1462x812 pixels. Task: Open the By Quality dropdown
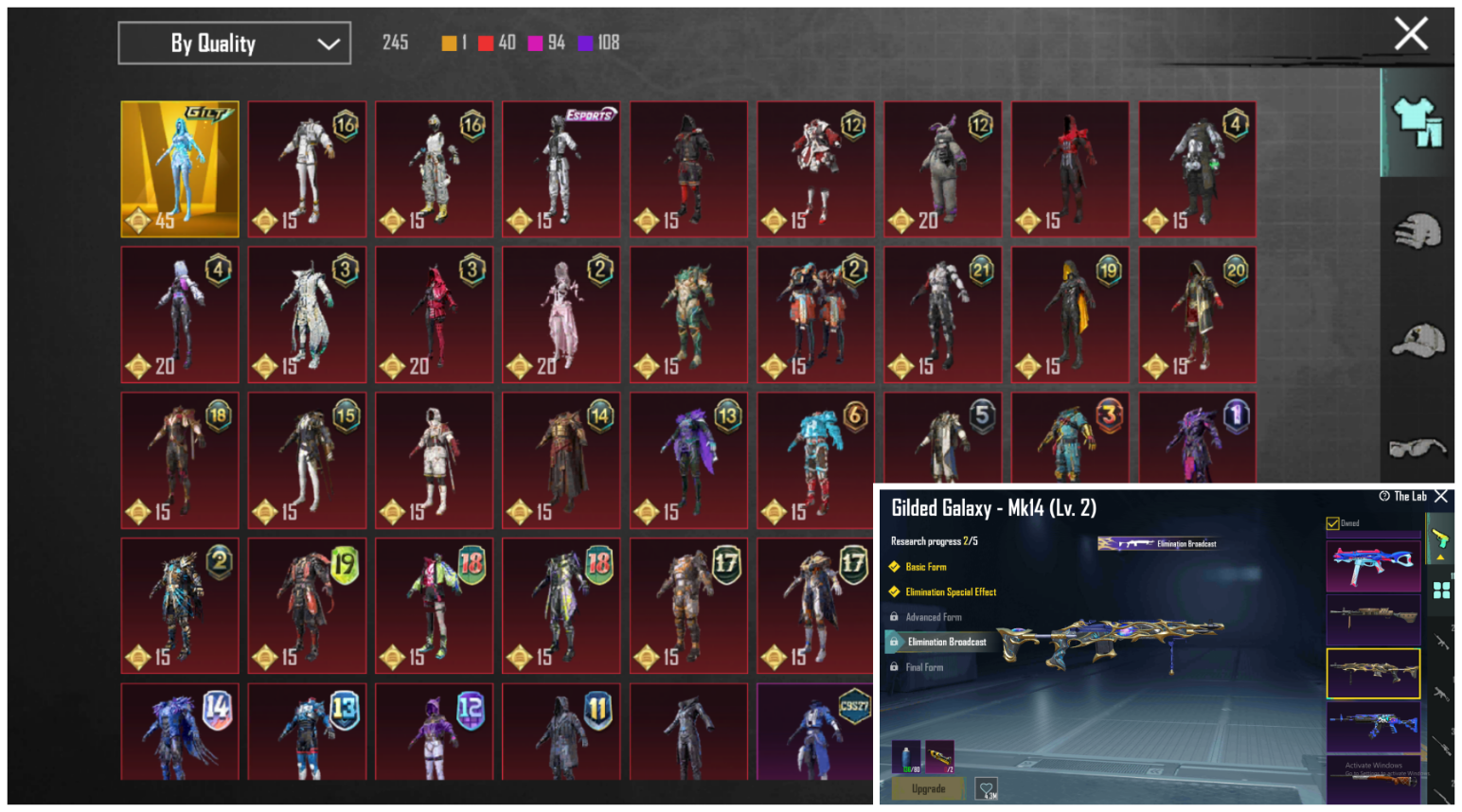(233, 43)
